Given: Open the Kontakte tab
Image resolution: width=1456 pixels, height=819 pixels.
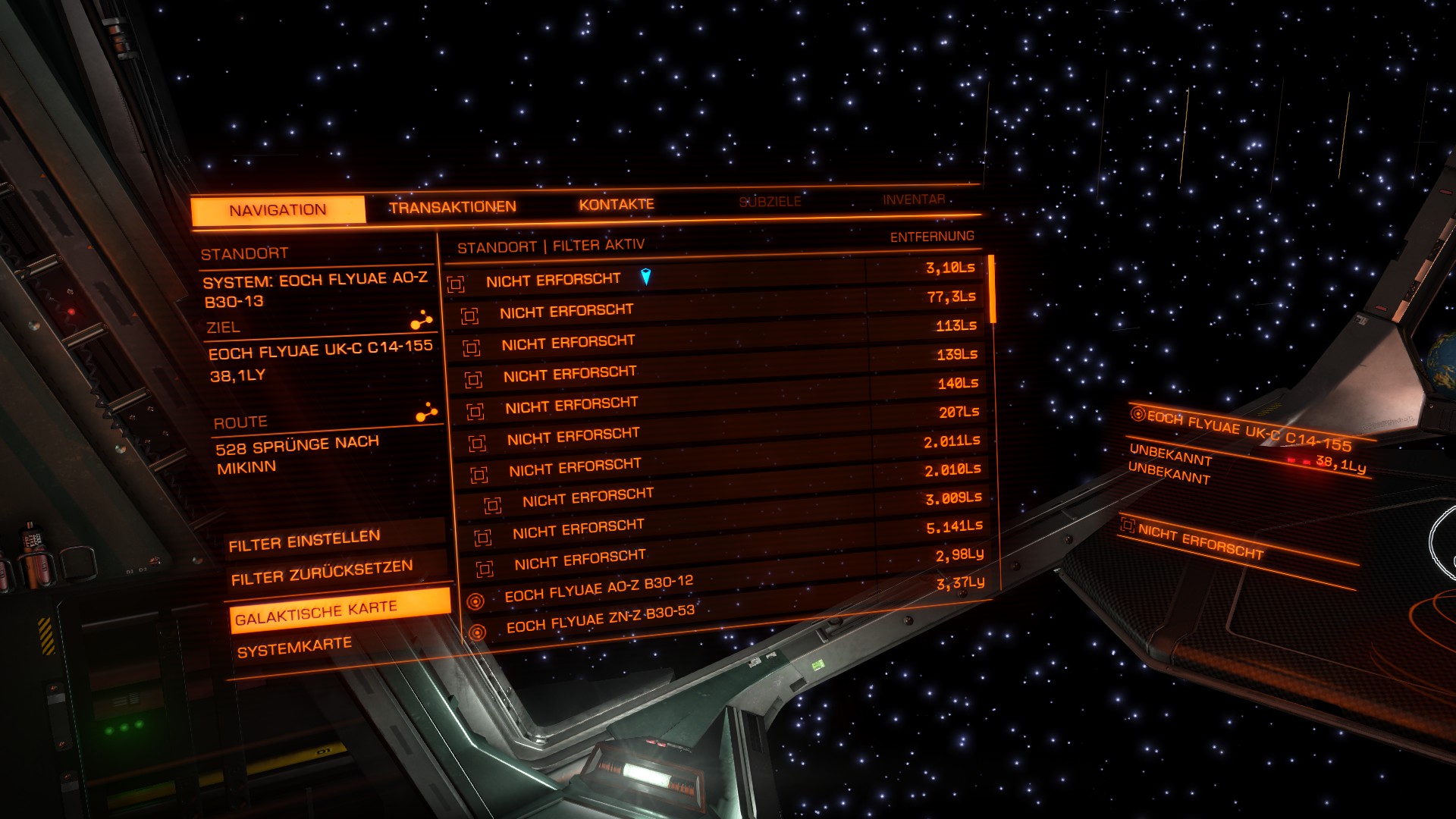Looking at the screenshot, I should point(616,205).
